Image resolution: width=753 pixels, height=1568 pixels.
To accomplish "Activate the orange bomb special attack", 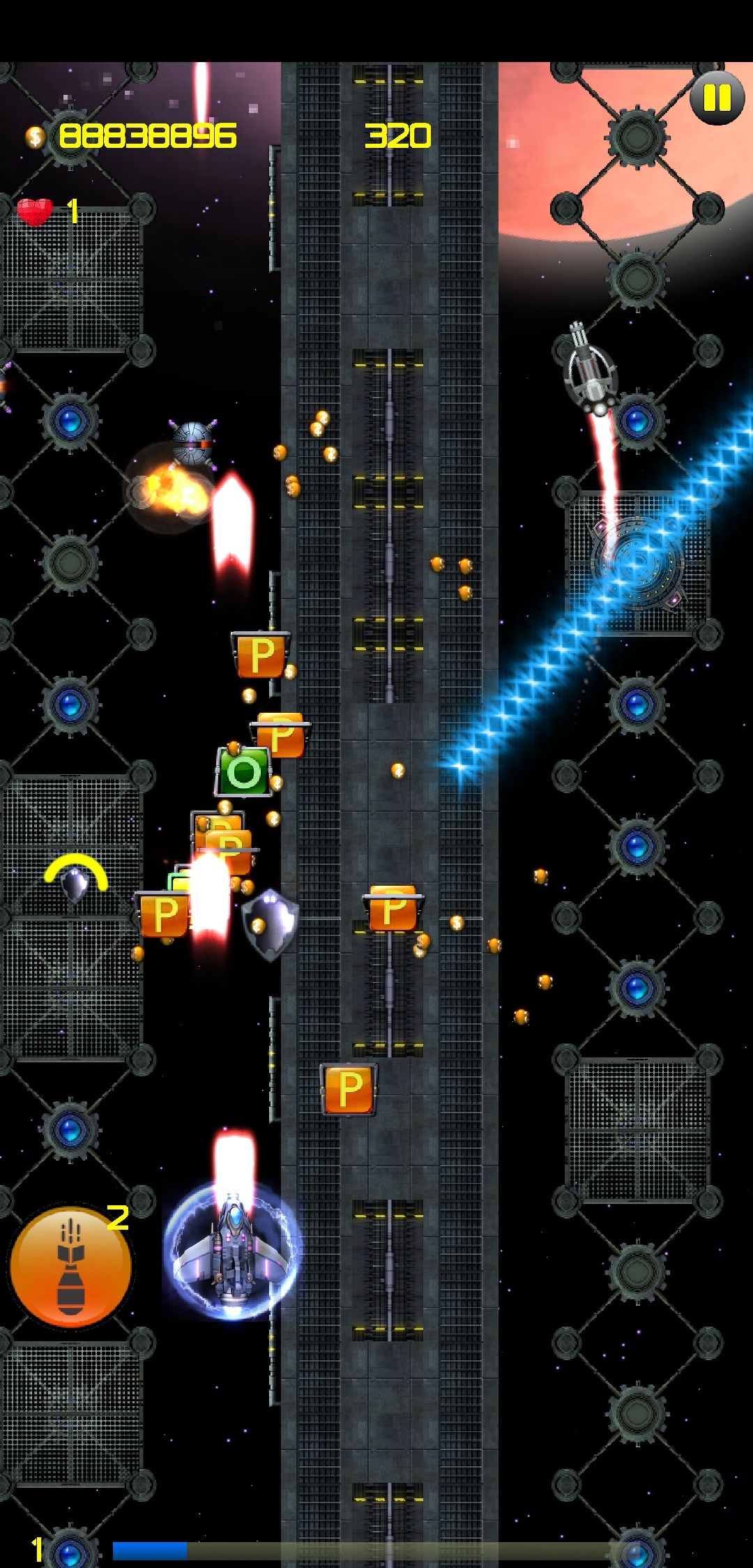I will click(70, 1267).
